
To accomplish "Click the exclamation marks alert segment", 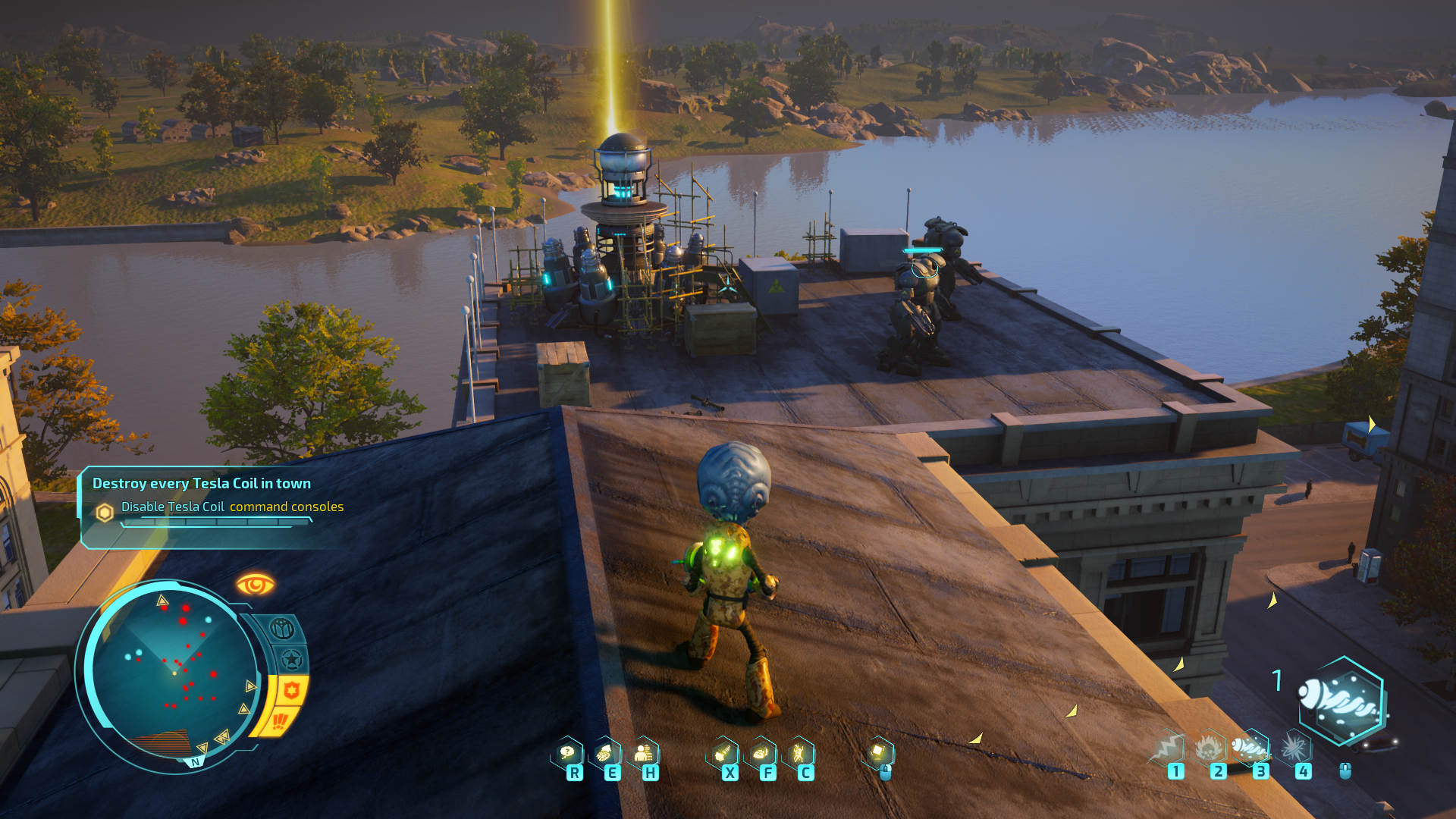I will tap(279, 720).
